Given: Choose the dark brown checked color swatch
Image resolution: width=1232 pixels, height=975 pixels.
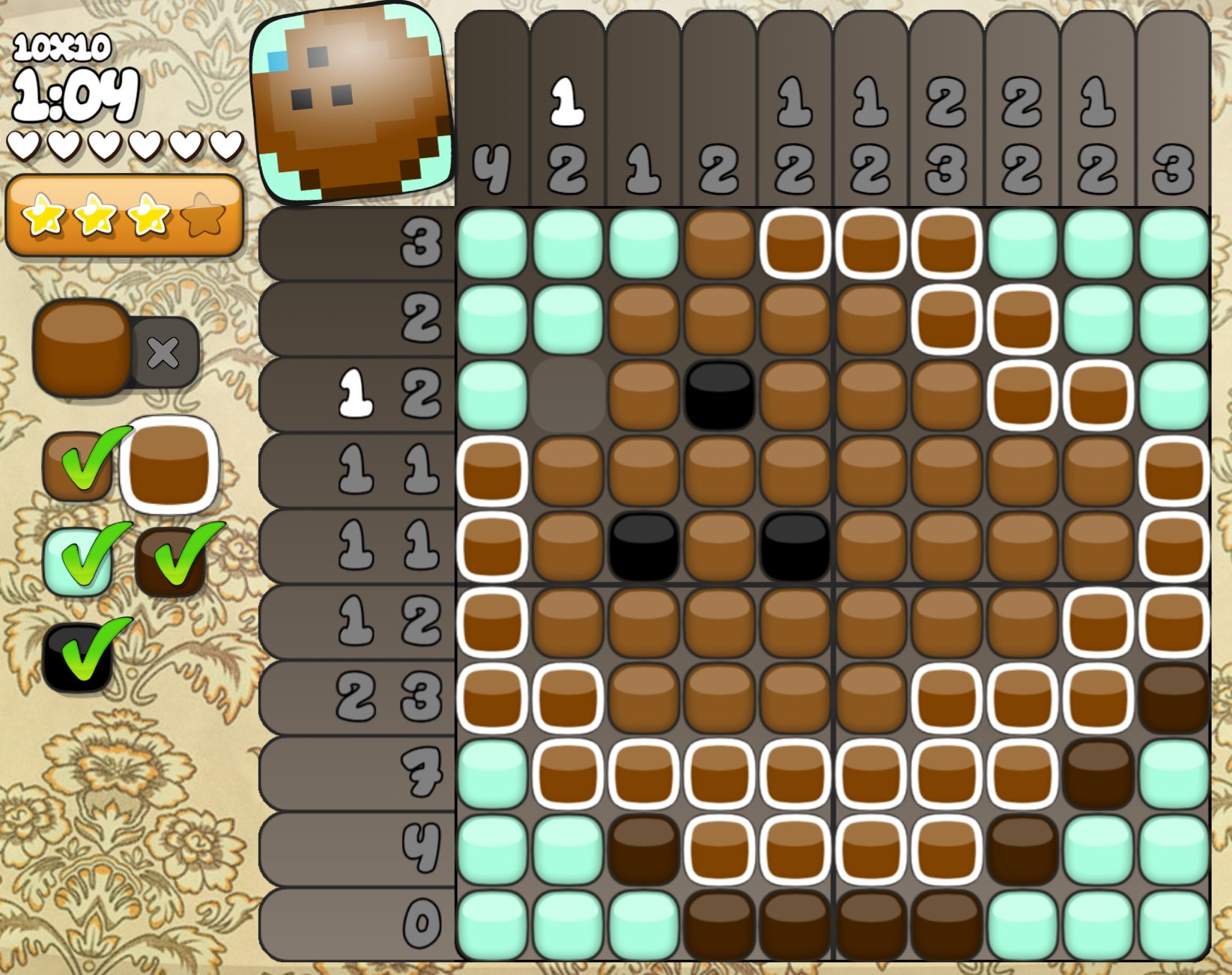Looking at the screenshot, I should pyautogui.click(x=171, y=562).
